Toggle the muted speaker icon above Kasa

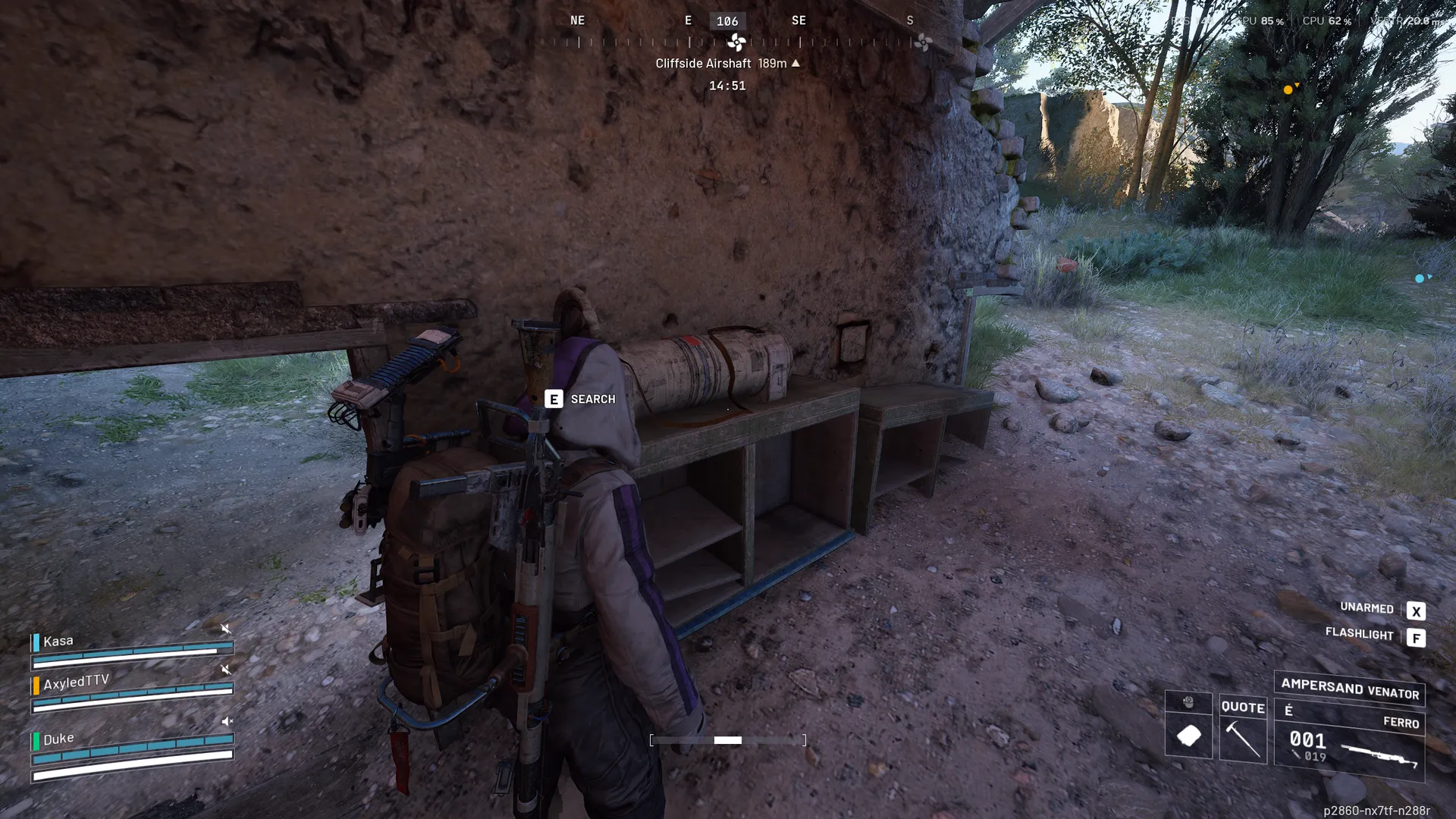[226, 629]
